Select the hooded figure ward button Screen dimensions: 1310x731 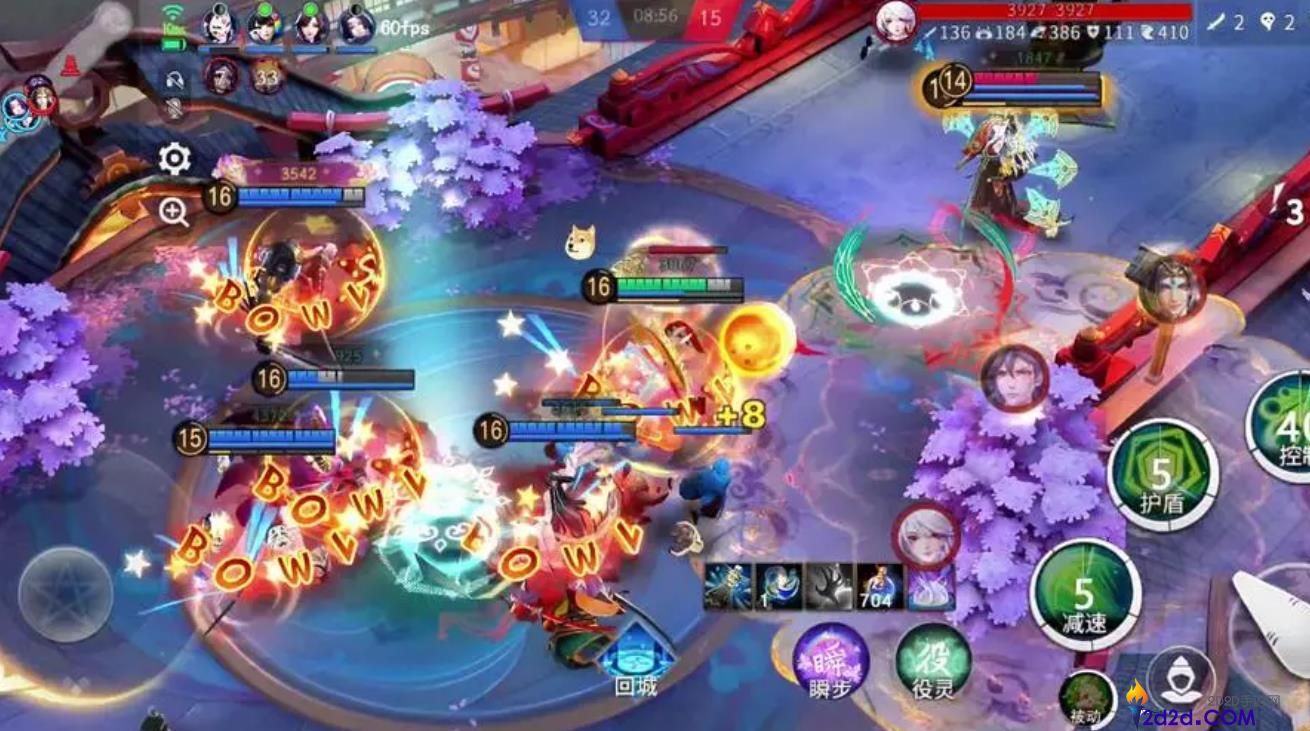pos(1181,680)
